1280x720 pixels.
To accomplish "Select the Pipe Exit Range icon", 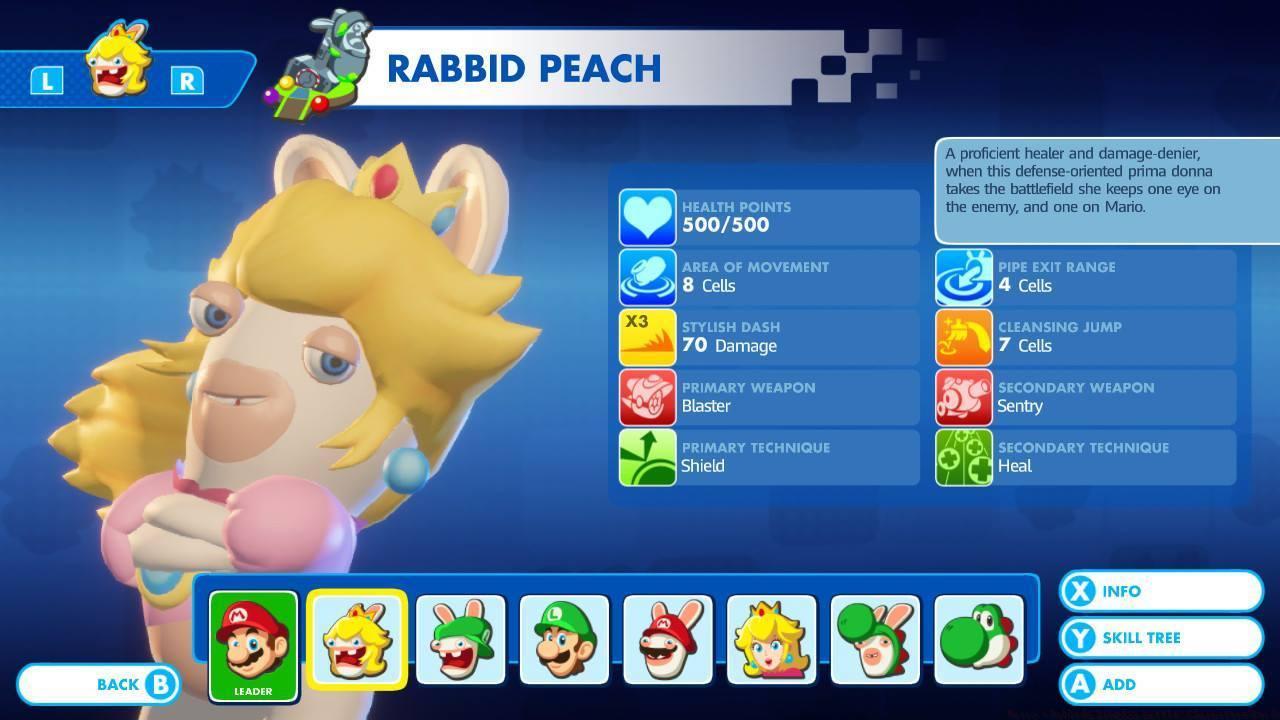I will (963, 277).
